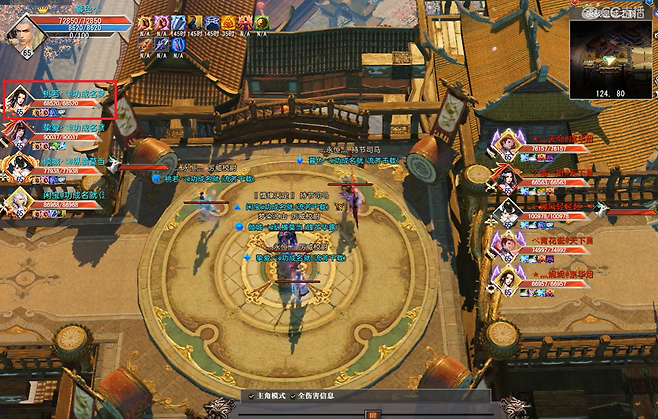Screen dimensions: 658x419
Task: Target teammate 闲宝 with 68968 health
Action: 18,201
